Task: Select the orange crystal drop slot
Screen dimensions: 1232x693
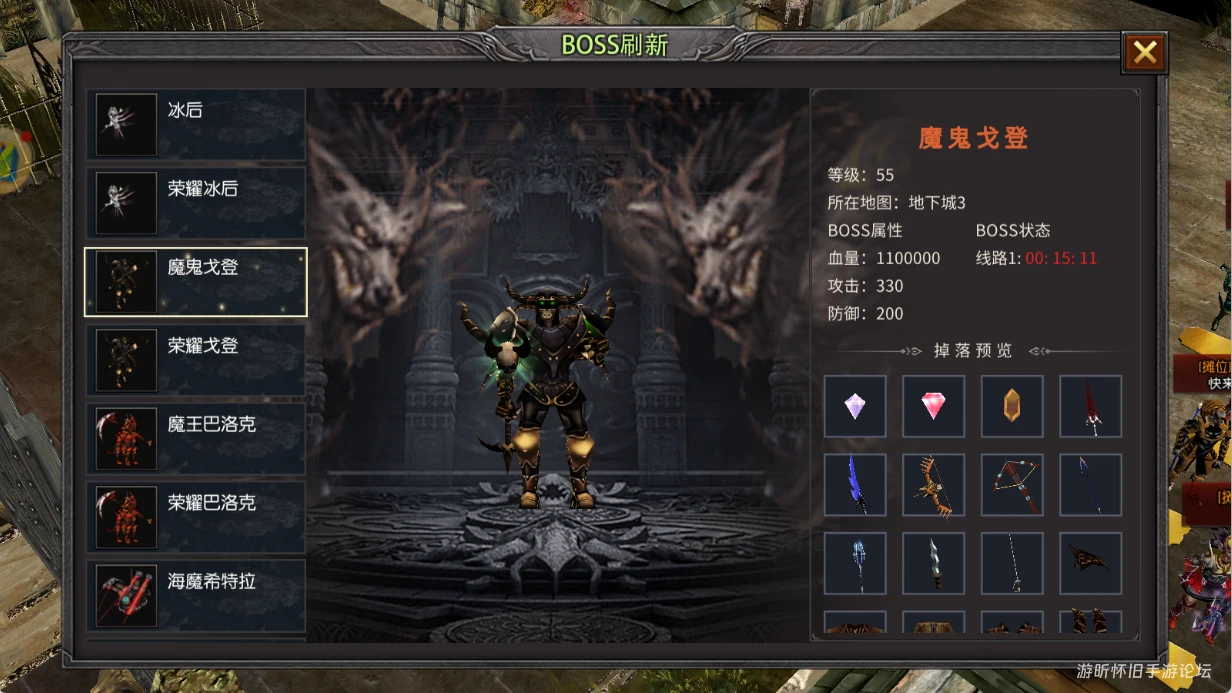Action: coord(1012,406)
